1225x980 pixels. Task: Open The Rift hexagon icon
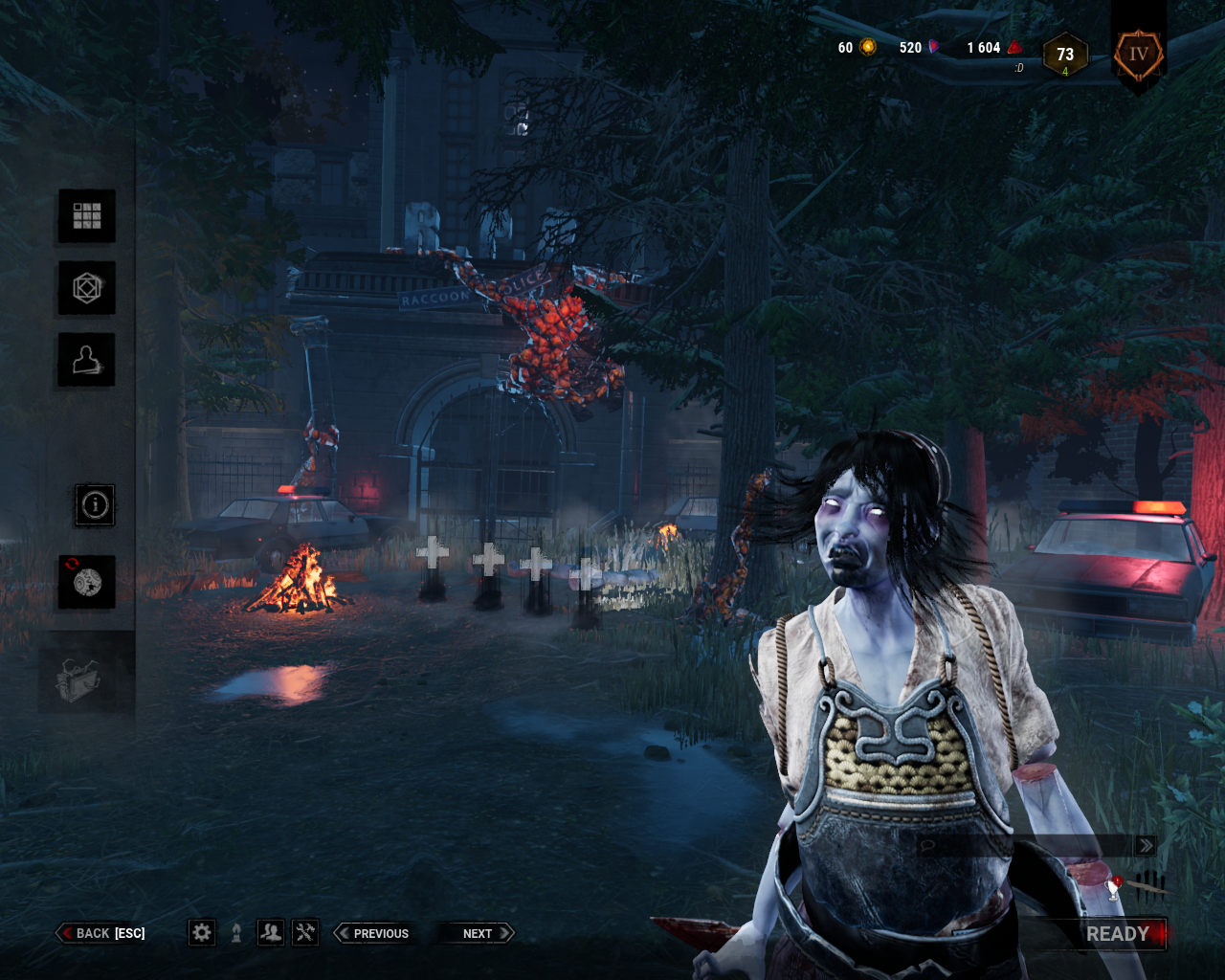point(86,287)
